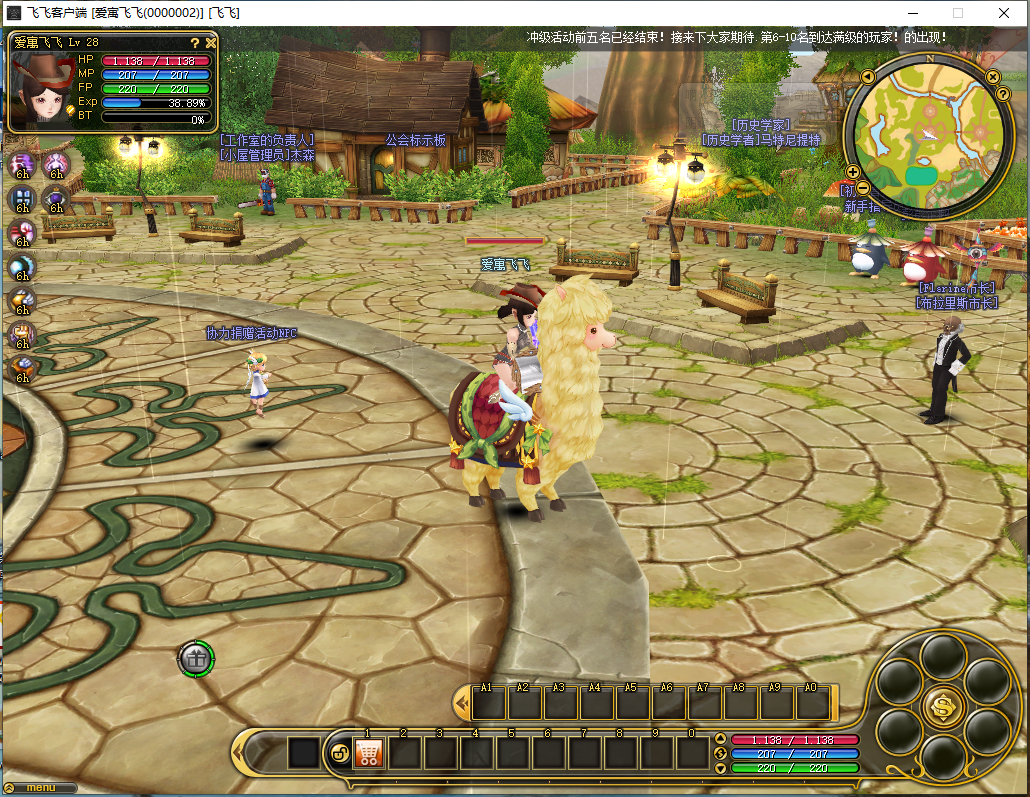The height and width of the screenshot is (797, 1030).
Task: Open the green gift box icon
Action: [x=196, y=658]
